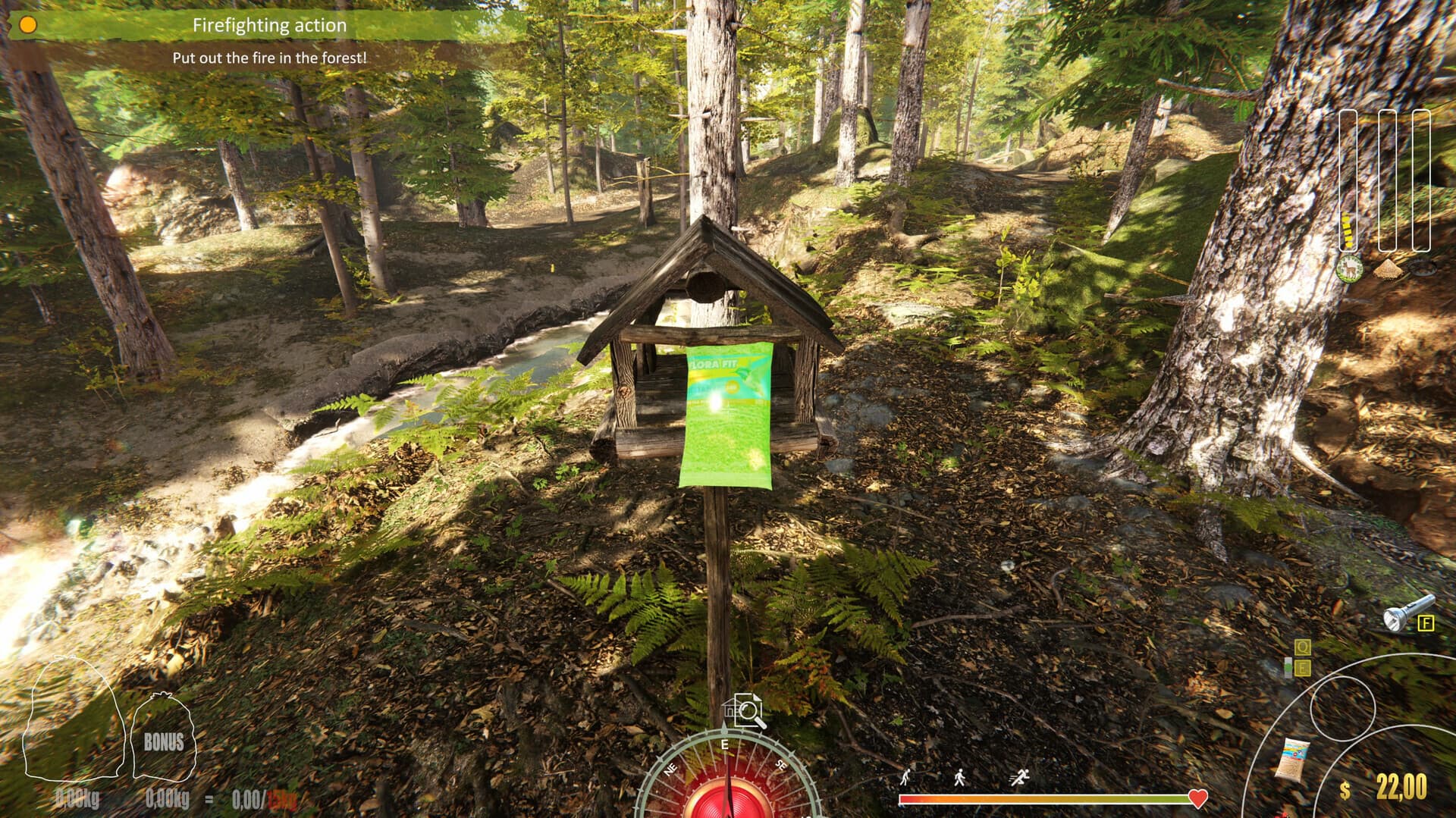This screenshot has width=1456, height=818.
Task: Open the Firefighting action quest header
Action: tap(270, 24)
